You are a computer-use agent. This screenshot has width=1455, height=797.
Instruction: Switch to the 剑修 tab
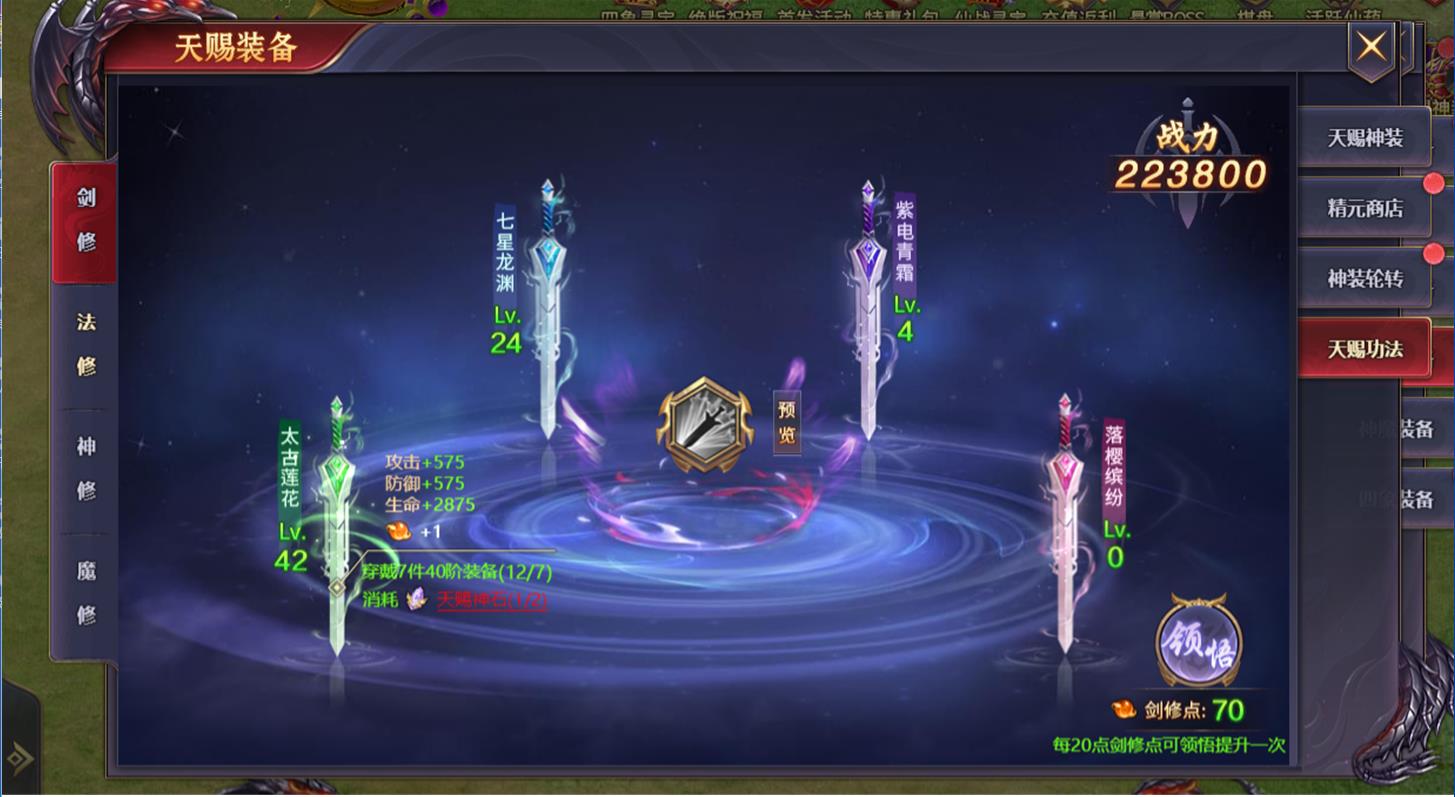(86, 220)
